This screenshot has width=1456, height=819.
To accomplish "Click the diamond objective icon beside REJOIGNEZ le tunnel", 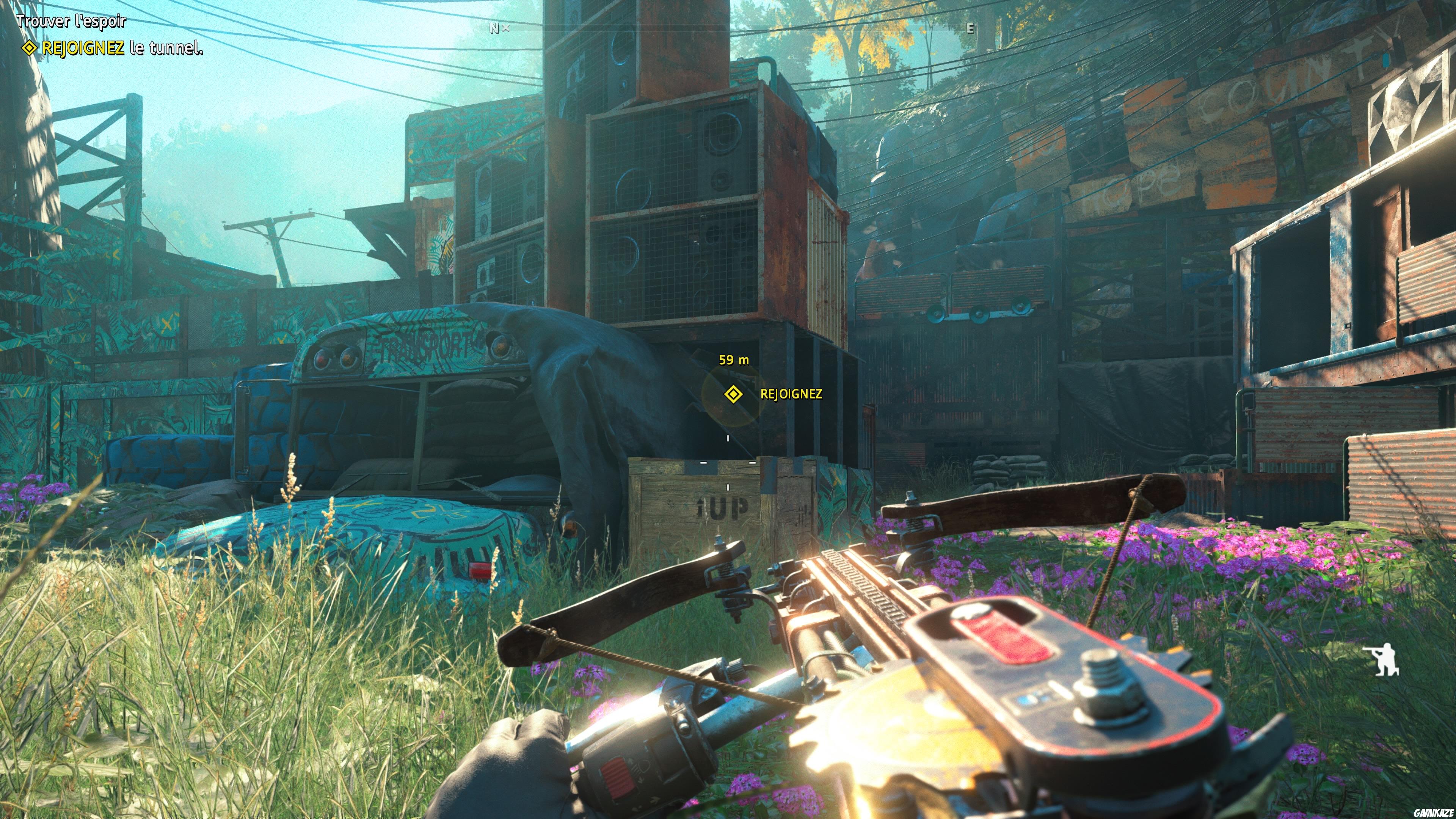I will point(30,50).
